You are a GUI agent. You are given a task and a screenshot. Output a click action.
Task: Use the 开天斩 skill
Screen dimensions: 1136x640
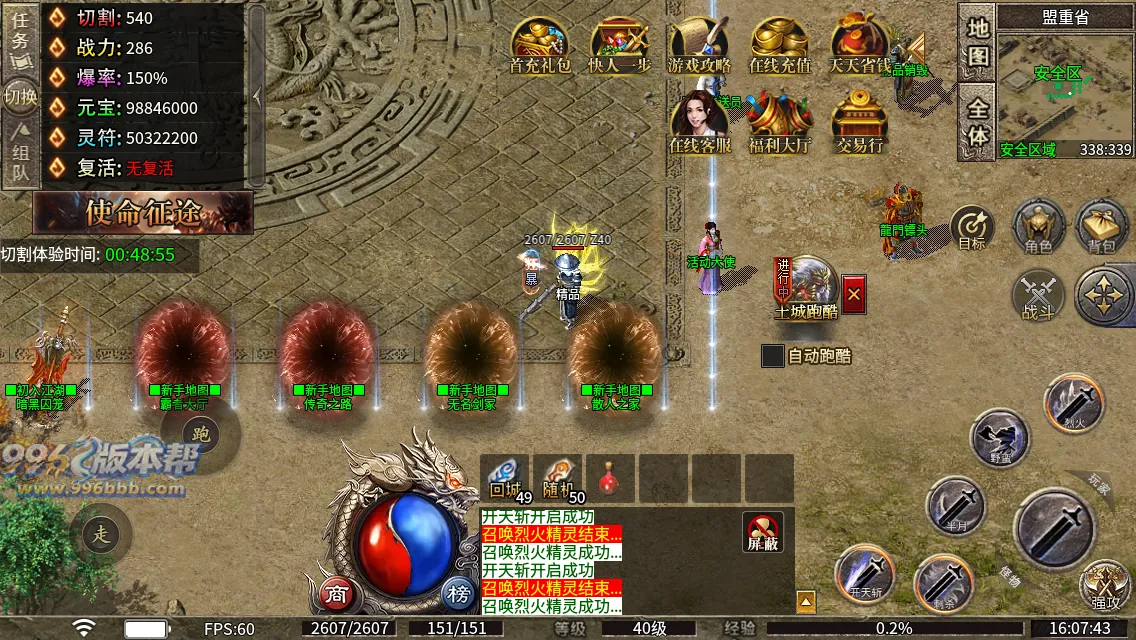(863, 574)
